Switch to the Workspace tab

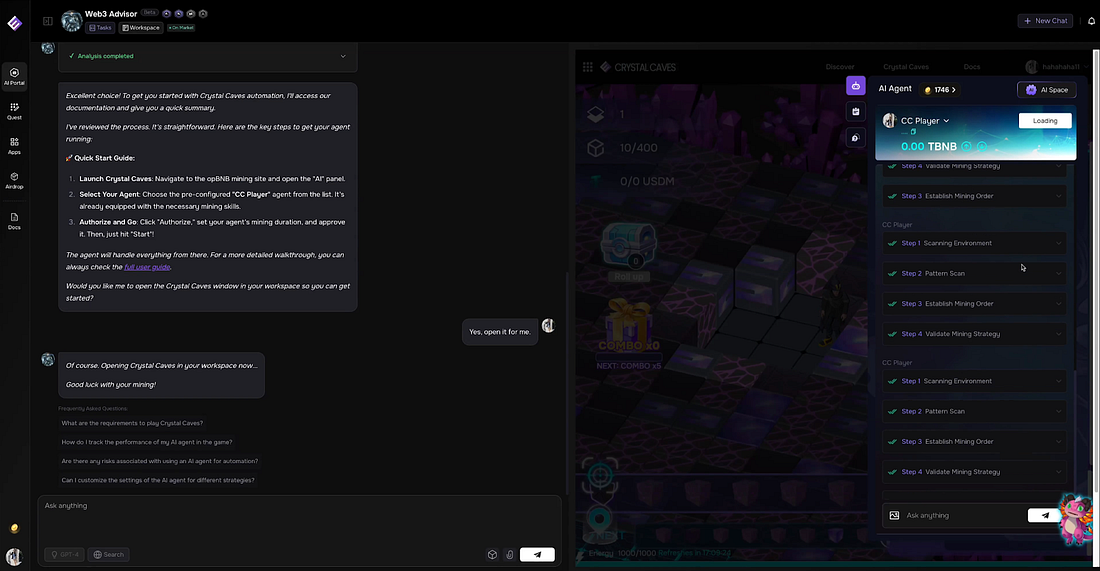pyautogui.click(x=141, y=28)
